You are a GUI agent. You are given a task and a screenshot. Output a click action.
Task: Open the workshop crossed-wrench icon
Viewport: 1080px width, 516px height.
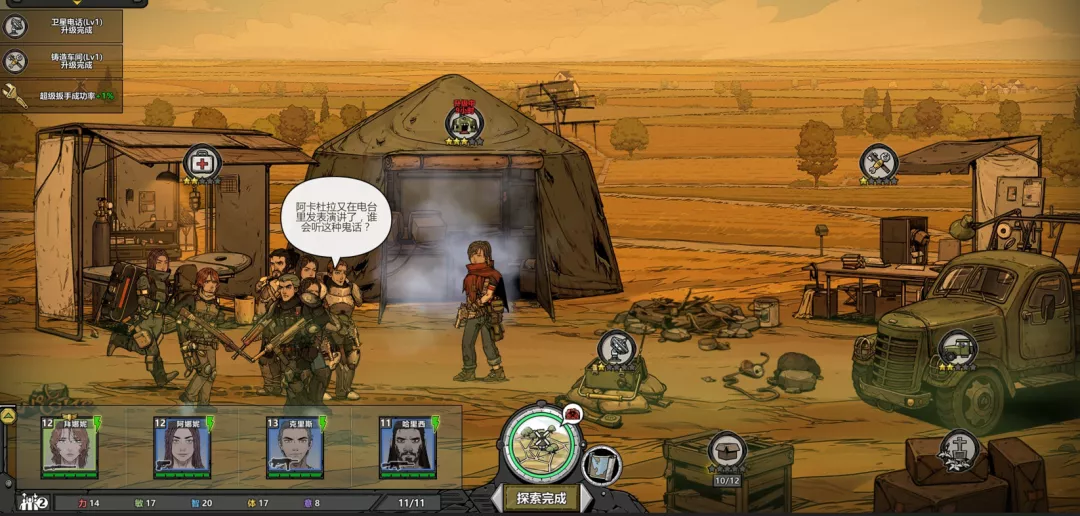(x=878, y=163)
